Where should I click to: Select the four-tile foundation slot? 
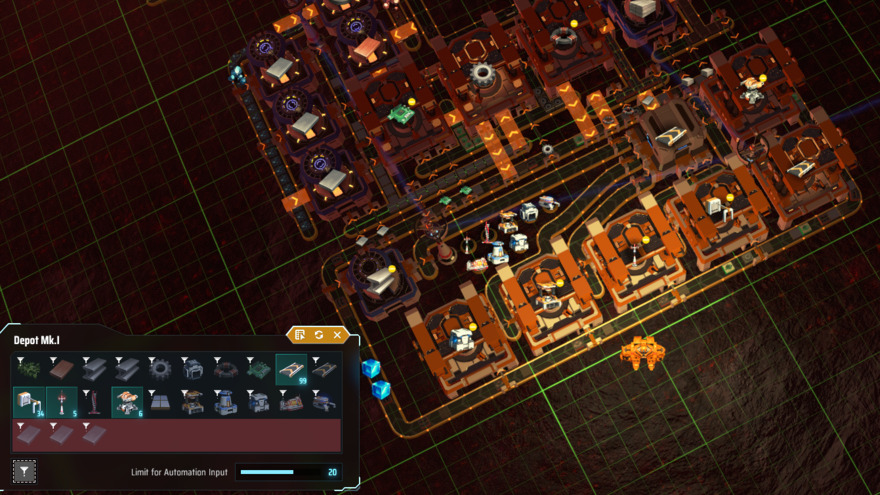tap(160, 402)
